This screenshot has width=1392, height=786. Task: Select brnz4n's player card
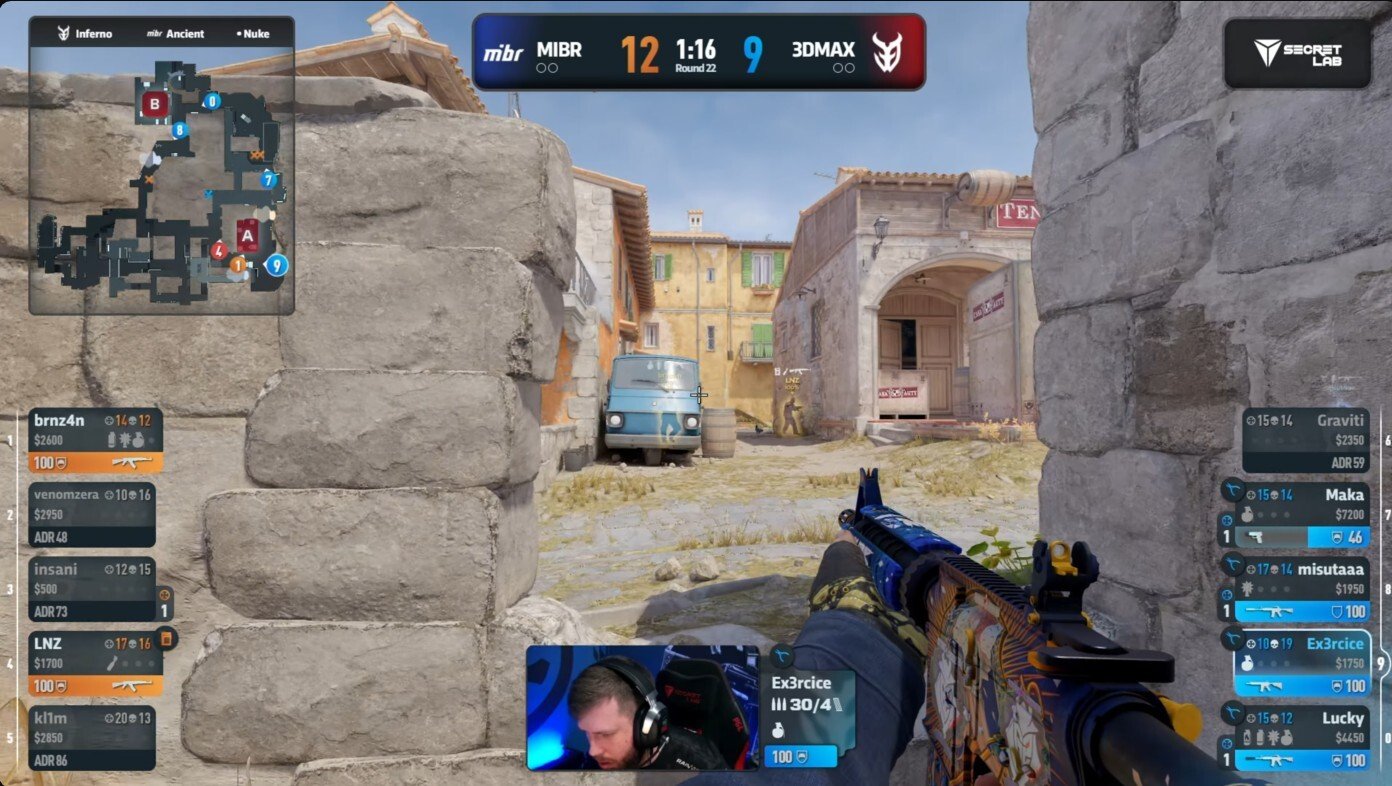(95, 440)
